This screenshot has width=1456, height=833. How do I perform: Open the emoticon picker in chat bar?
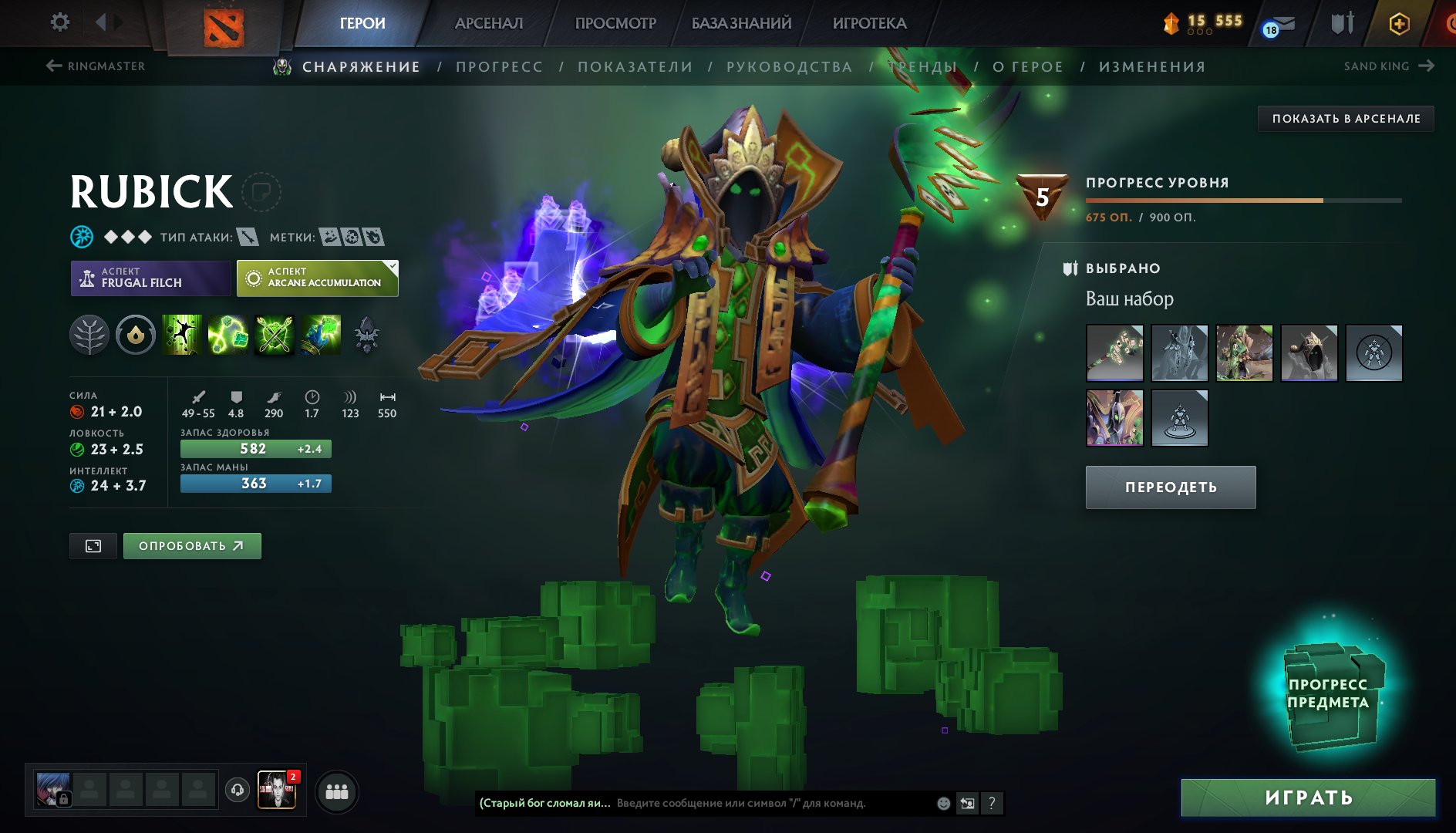pyautogui.click(x=942, y=803)
